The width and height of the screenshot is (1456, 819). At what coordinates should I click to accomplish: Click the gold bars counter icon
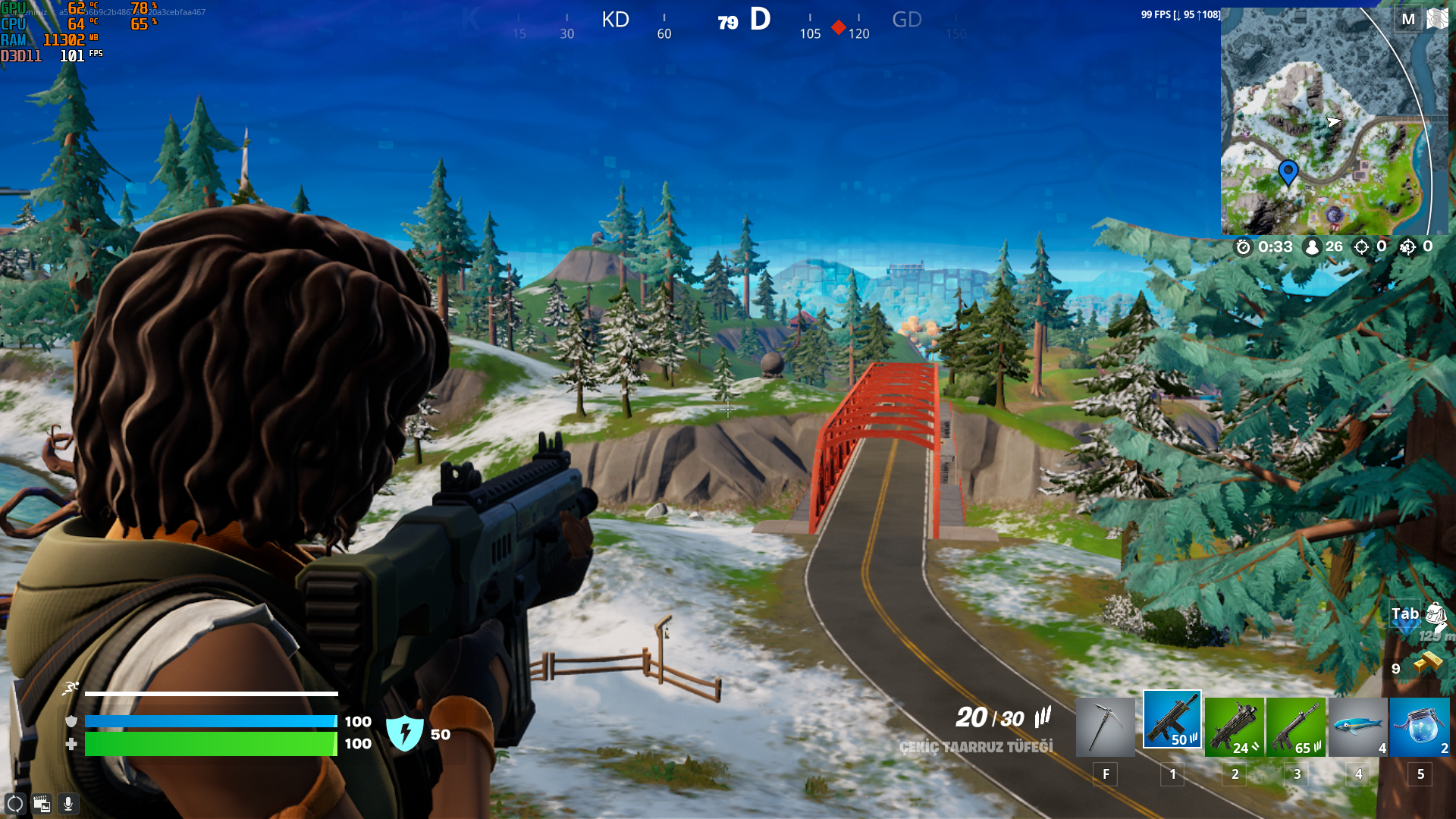[x=1427, y=662]
